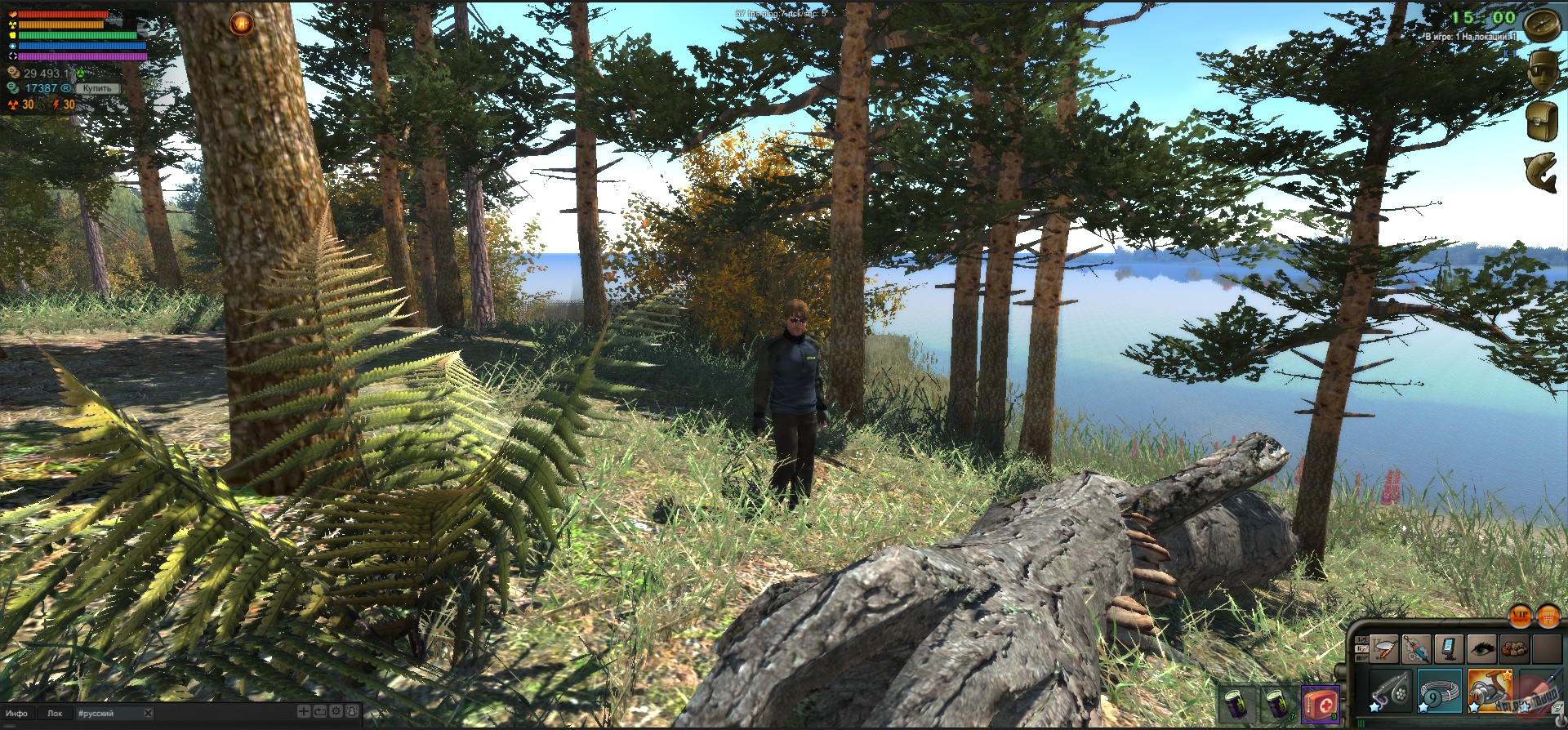This screenshot has height=730, width=1568.
Task: Click the fish trophy icon on the right edge
Action: [x=1539, y=171]
